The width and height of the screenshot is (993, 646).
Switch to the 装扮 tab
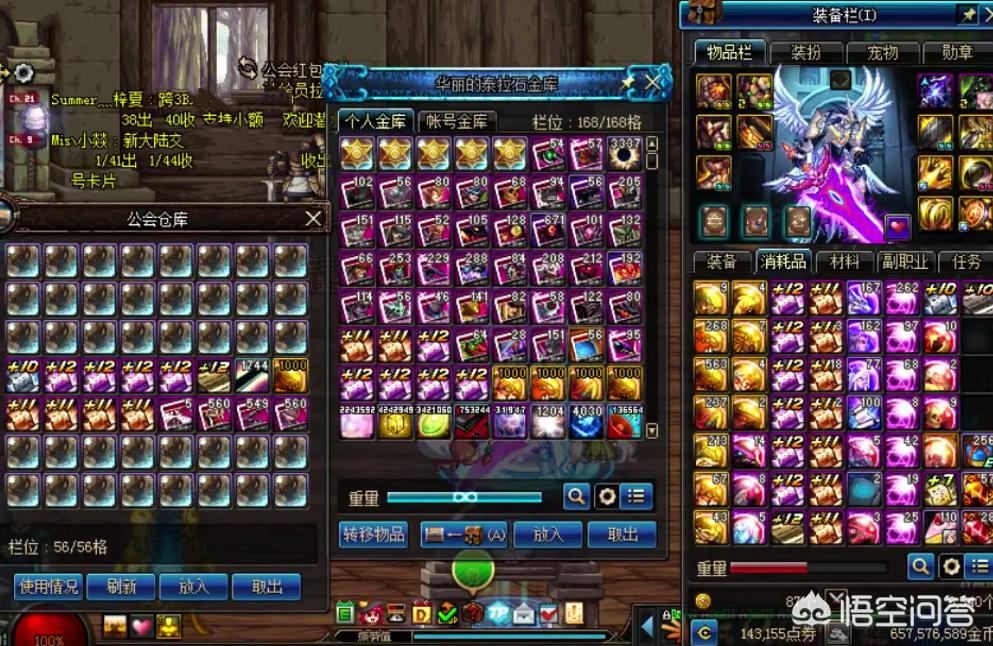807,53
